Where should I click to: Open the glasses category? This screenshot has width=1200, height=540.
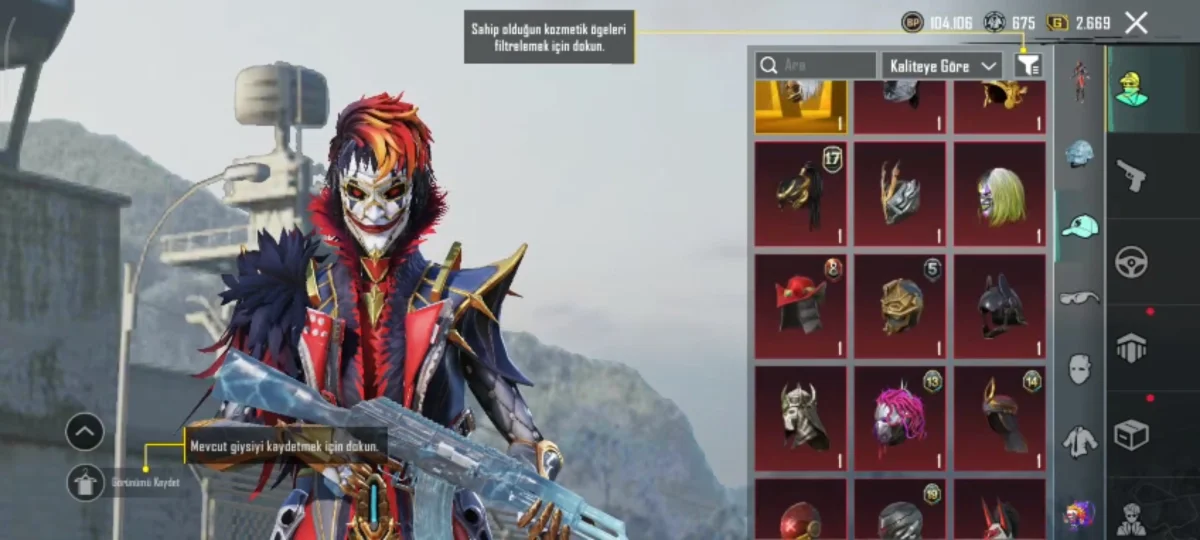pyautogui.click(x=1079, y=297)
